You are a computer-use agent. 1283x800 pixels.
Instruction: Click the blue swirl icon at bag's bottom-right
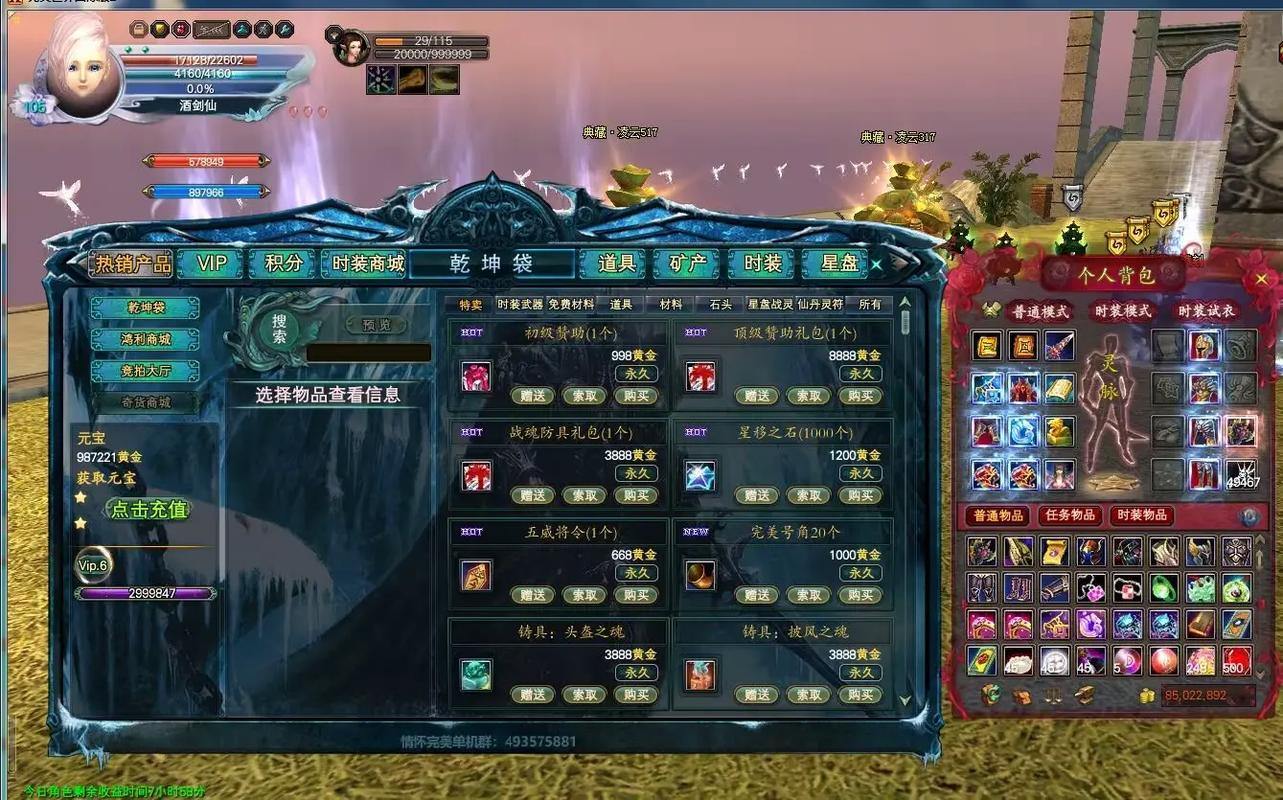[1247, 517]
